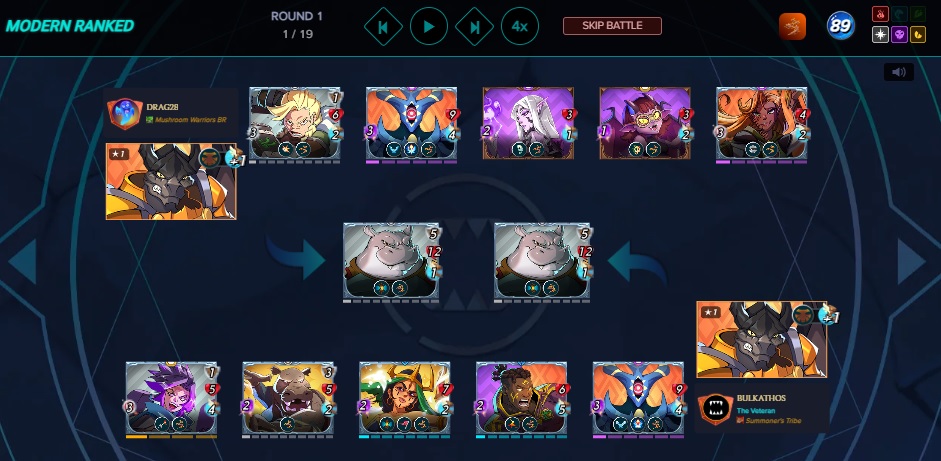941x461 pixels.
Task: Set playback speed to 4x
Action: tap(520, 26)
